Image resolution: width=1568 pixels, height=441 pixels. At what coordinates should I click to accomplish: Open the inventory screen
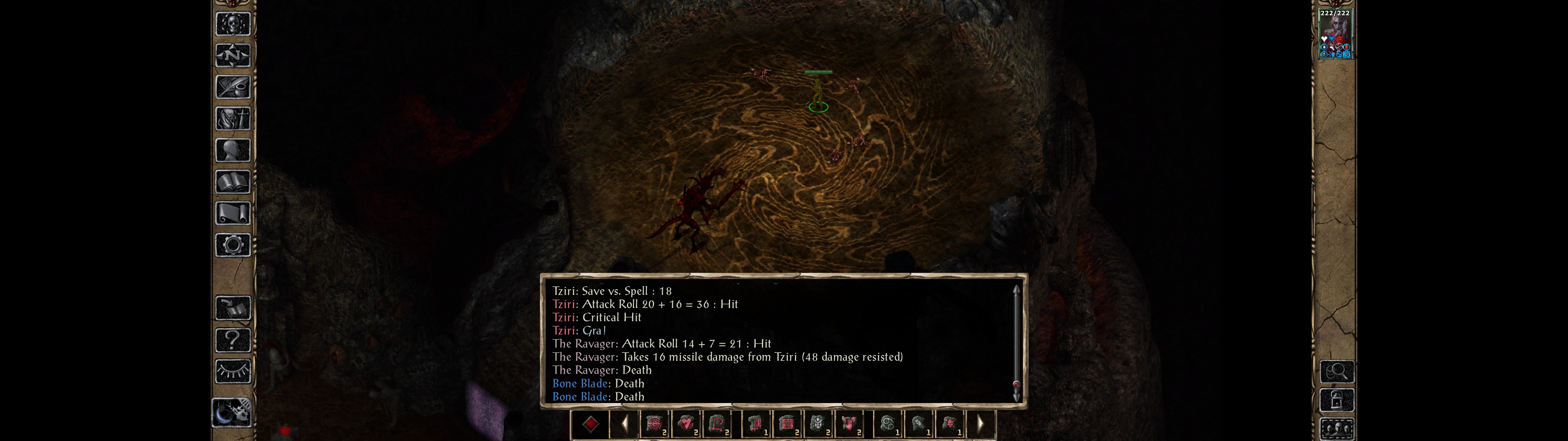tap(232, 118)
